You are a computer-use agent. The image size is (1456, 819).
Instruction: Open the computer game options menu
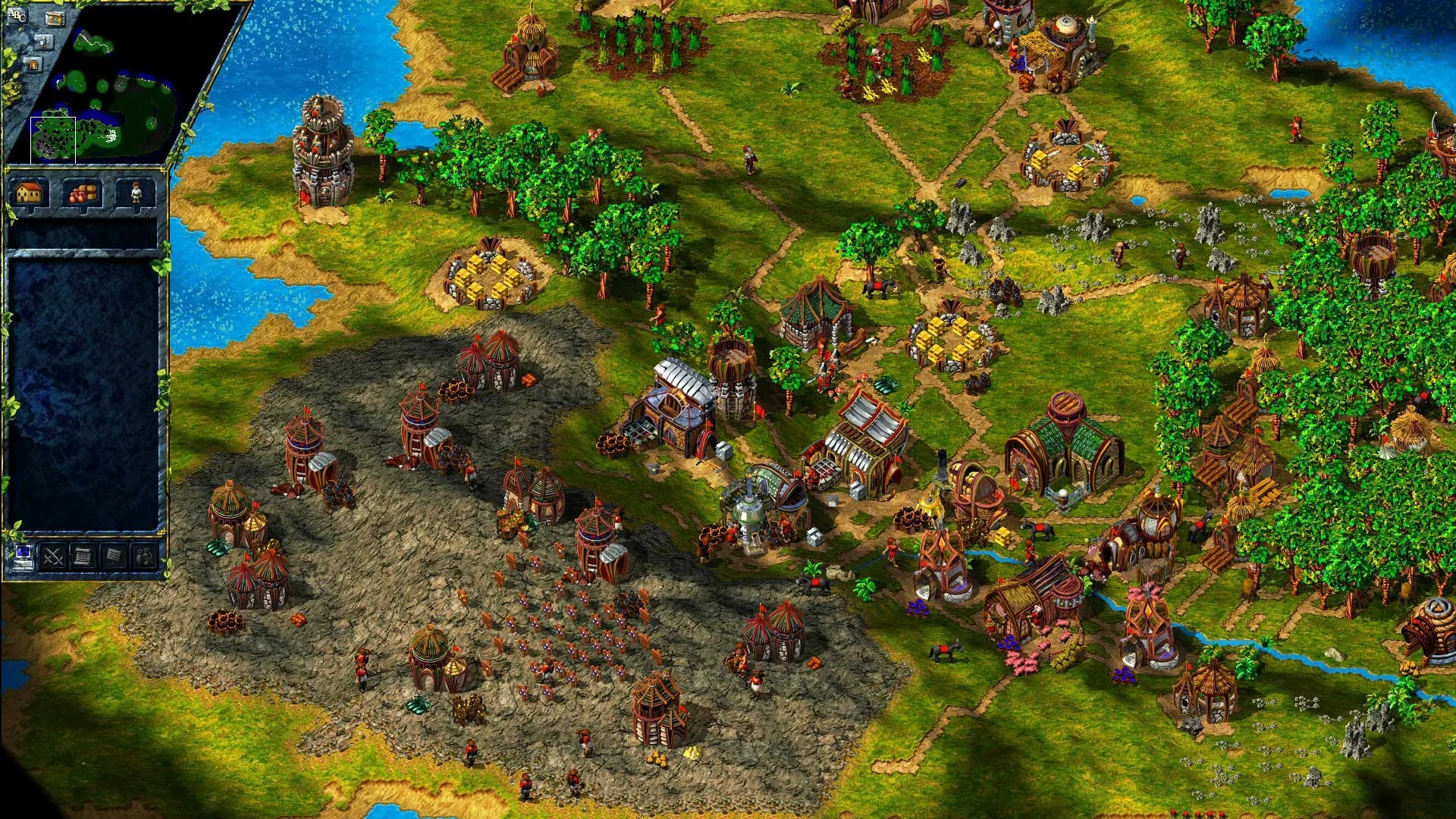coord(23,557)
